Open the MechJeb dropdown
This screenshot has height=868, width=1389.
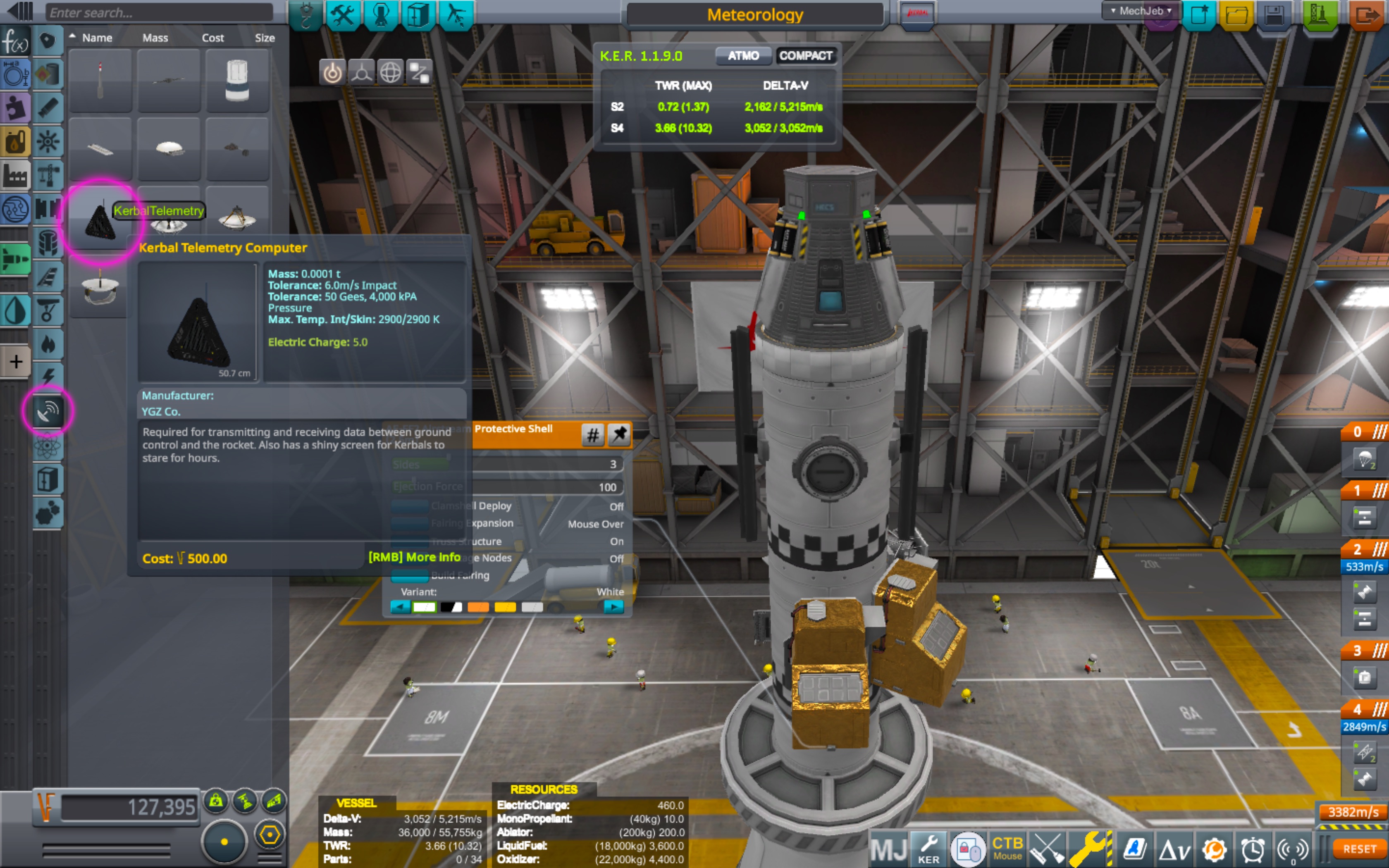[1141, 11]
